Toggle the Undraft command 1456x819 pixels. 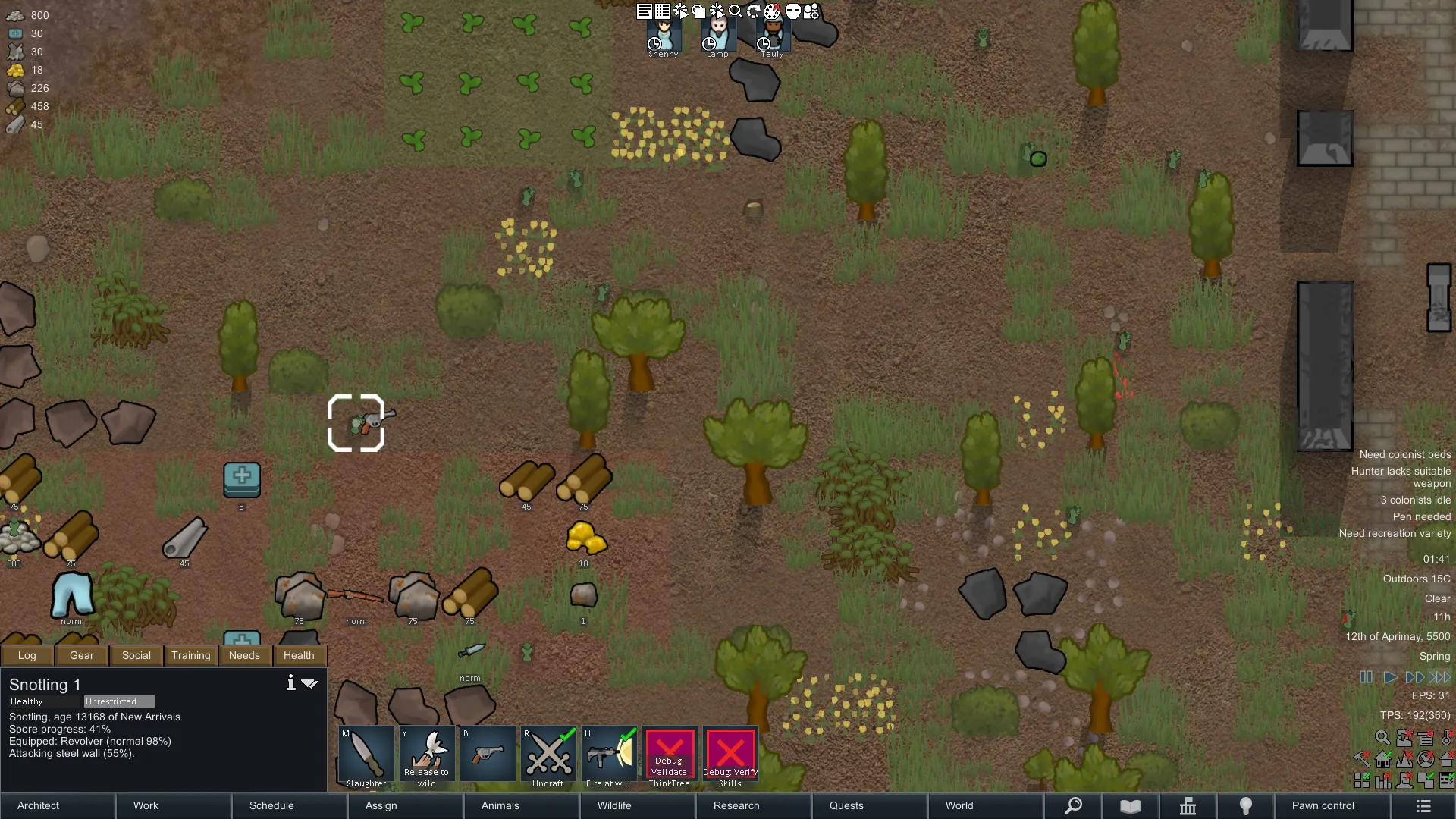click(x=548, y=757)
